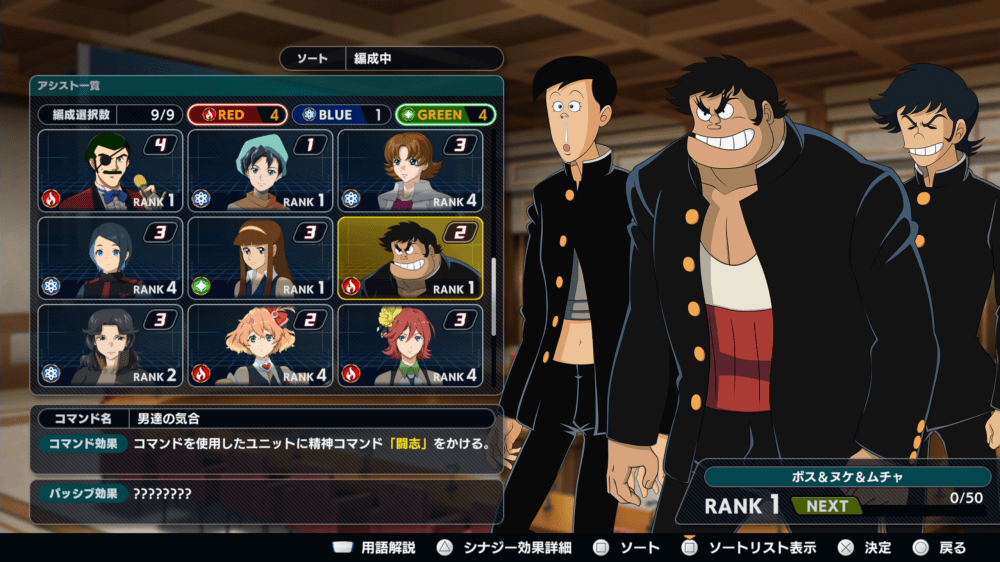Image resolution: width=1000 pixels, height=562 pixels.
Task: Filter assists by the BLUE category
Action: 344,115
